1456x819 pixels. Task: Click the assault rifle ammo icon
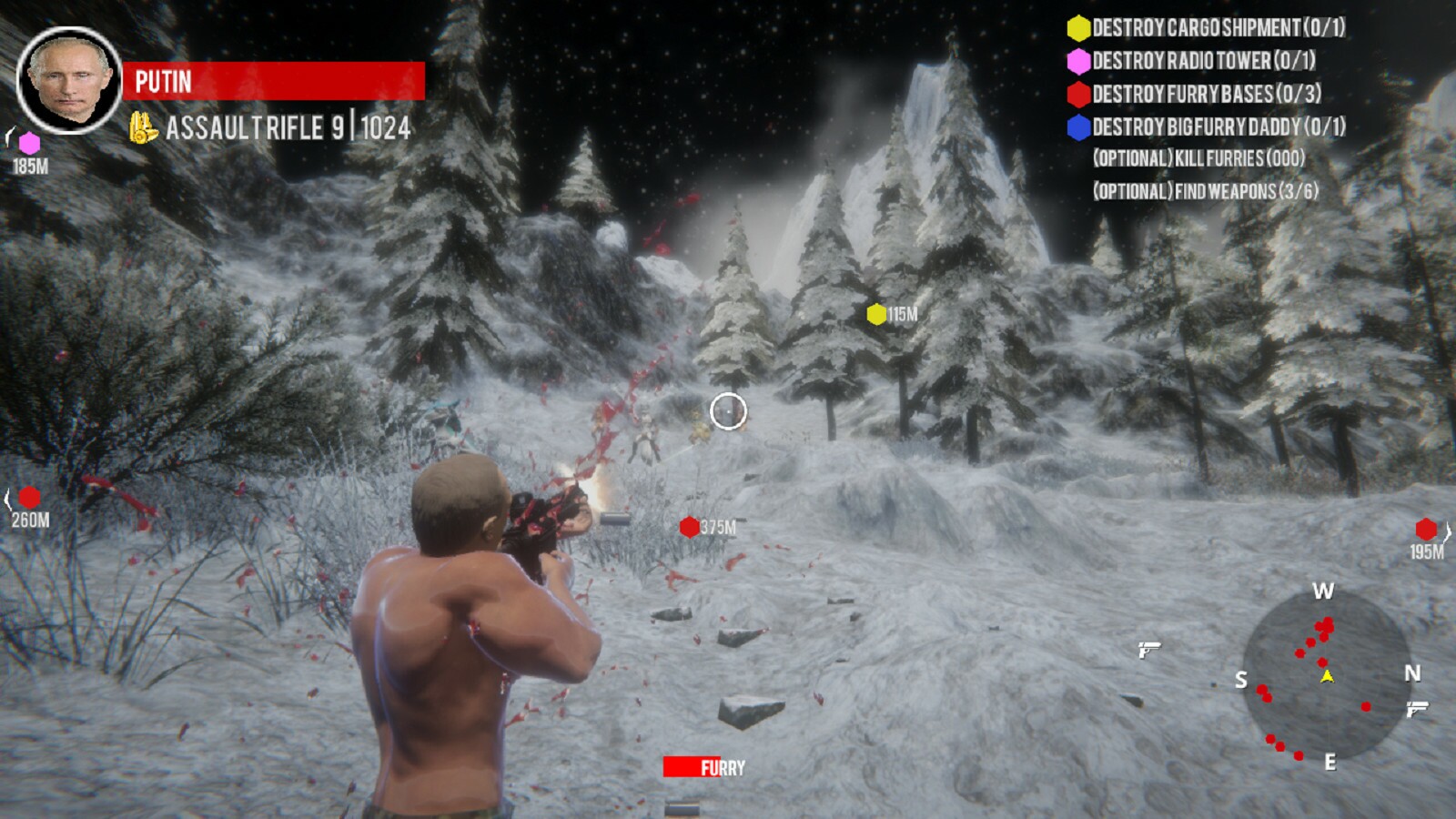141,128
